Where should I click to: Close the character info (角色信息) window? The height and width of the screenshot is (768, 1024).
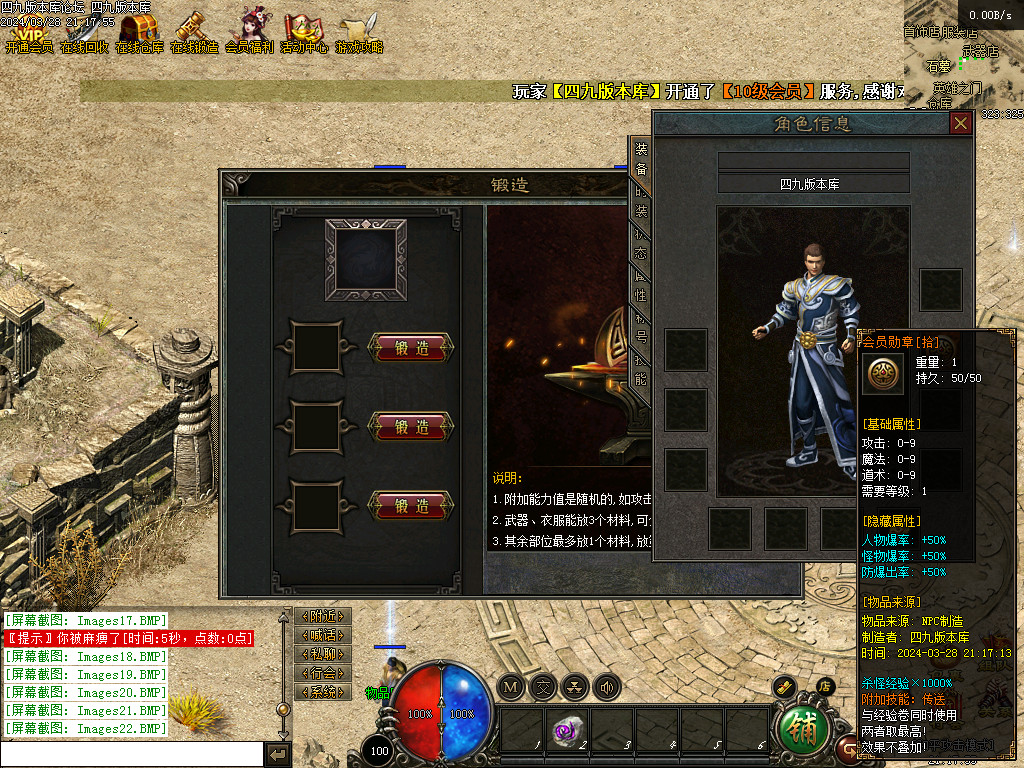pos(961,123)
